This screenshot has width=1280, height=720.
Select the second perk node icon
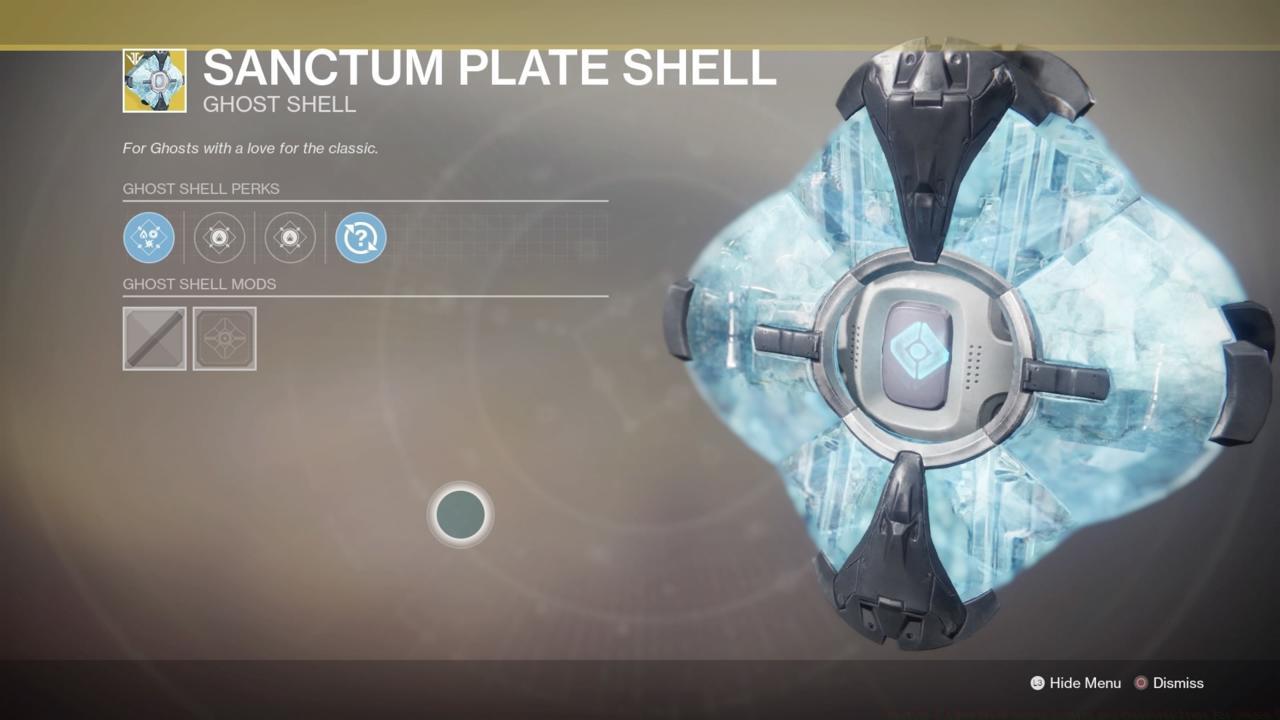(219, 238)
